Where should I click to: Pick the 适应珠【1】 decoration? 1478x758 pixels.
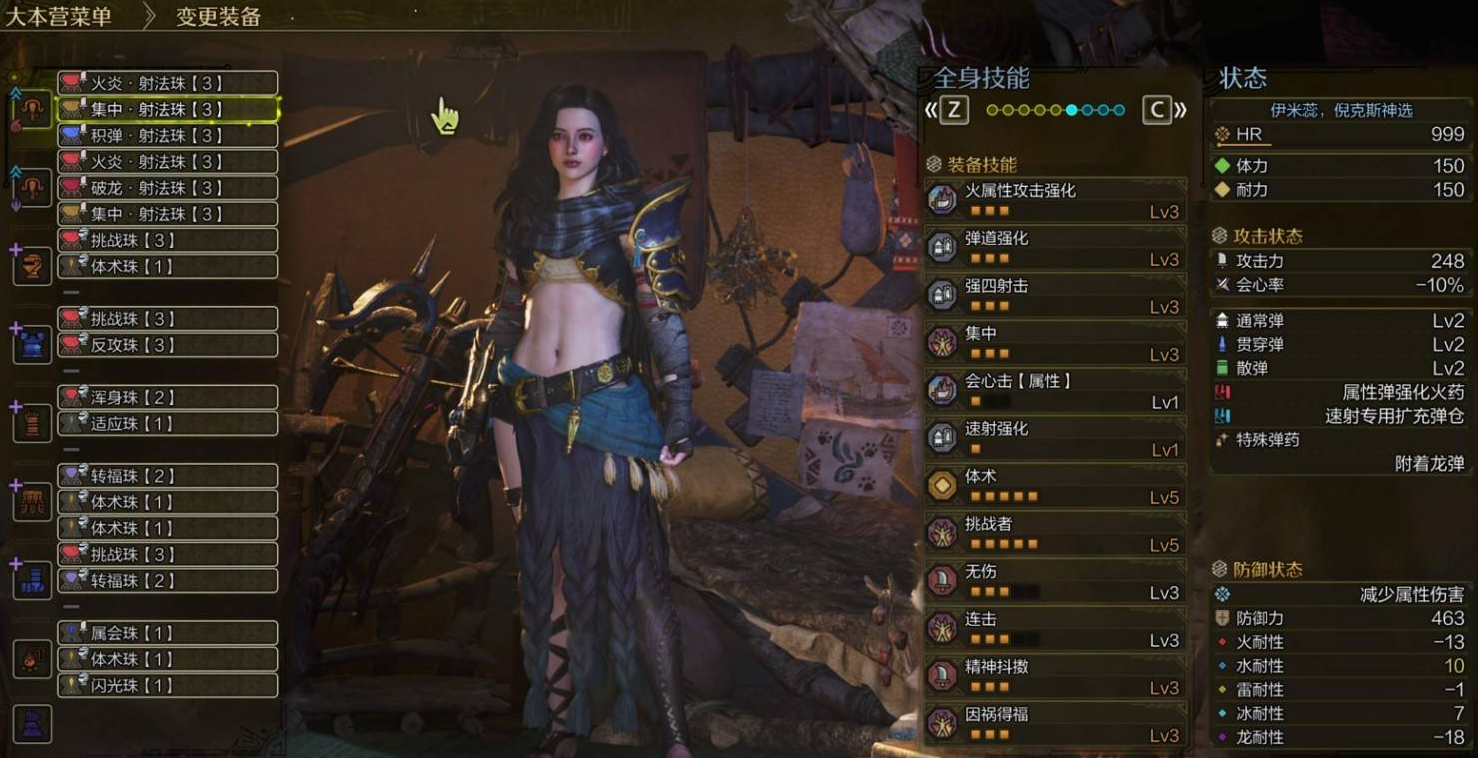167,423
